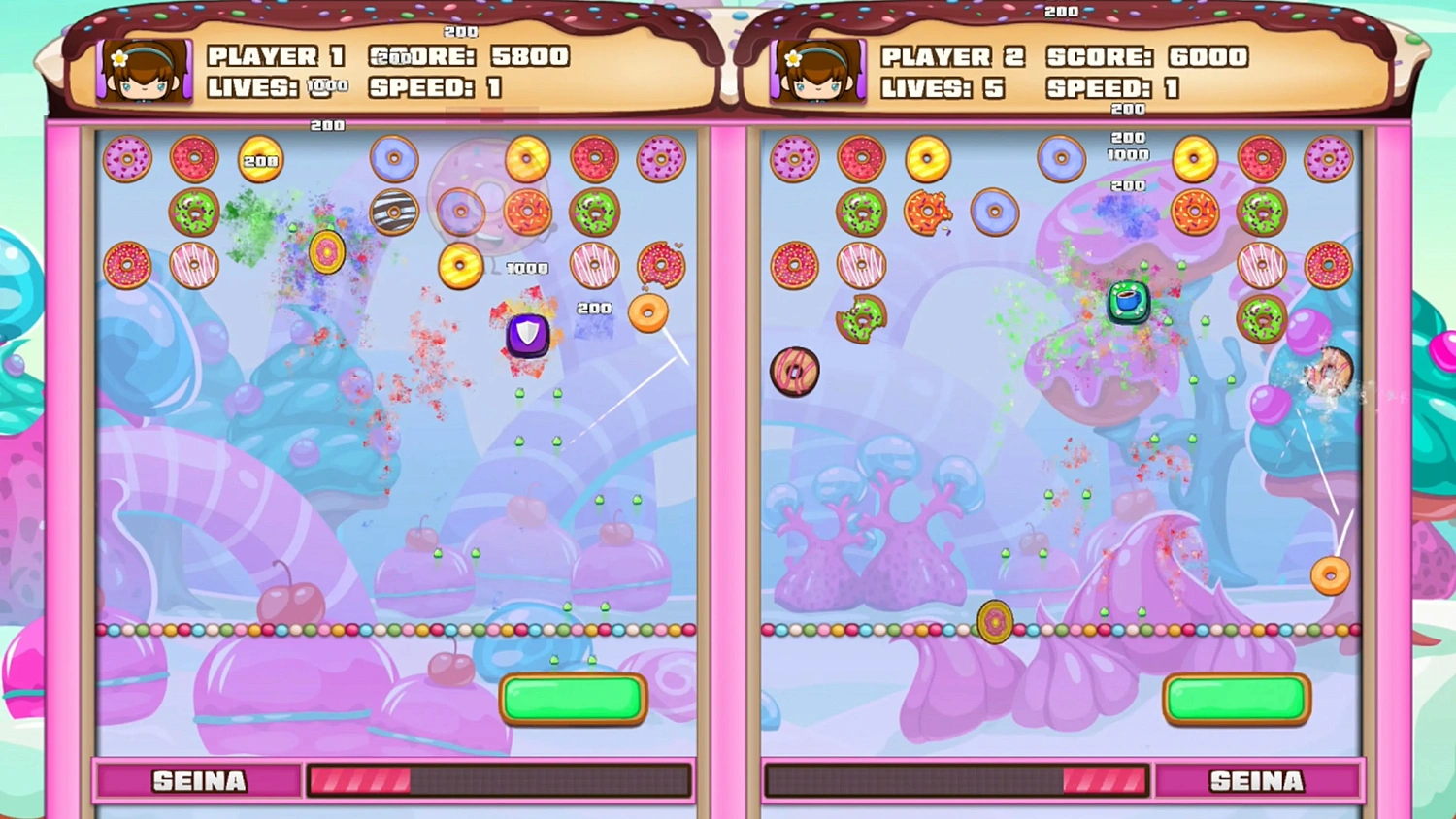The image size is (1456, 819).
Task: Click the 1000 bonus score popup on Player 1's board
Action: click(x=525, y=268)
